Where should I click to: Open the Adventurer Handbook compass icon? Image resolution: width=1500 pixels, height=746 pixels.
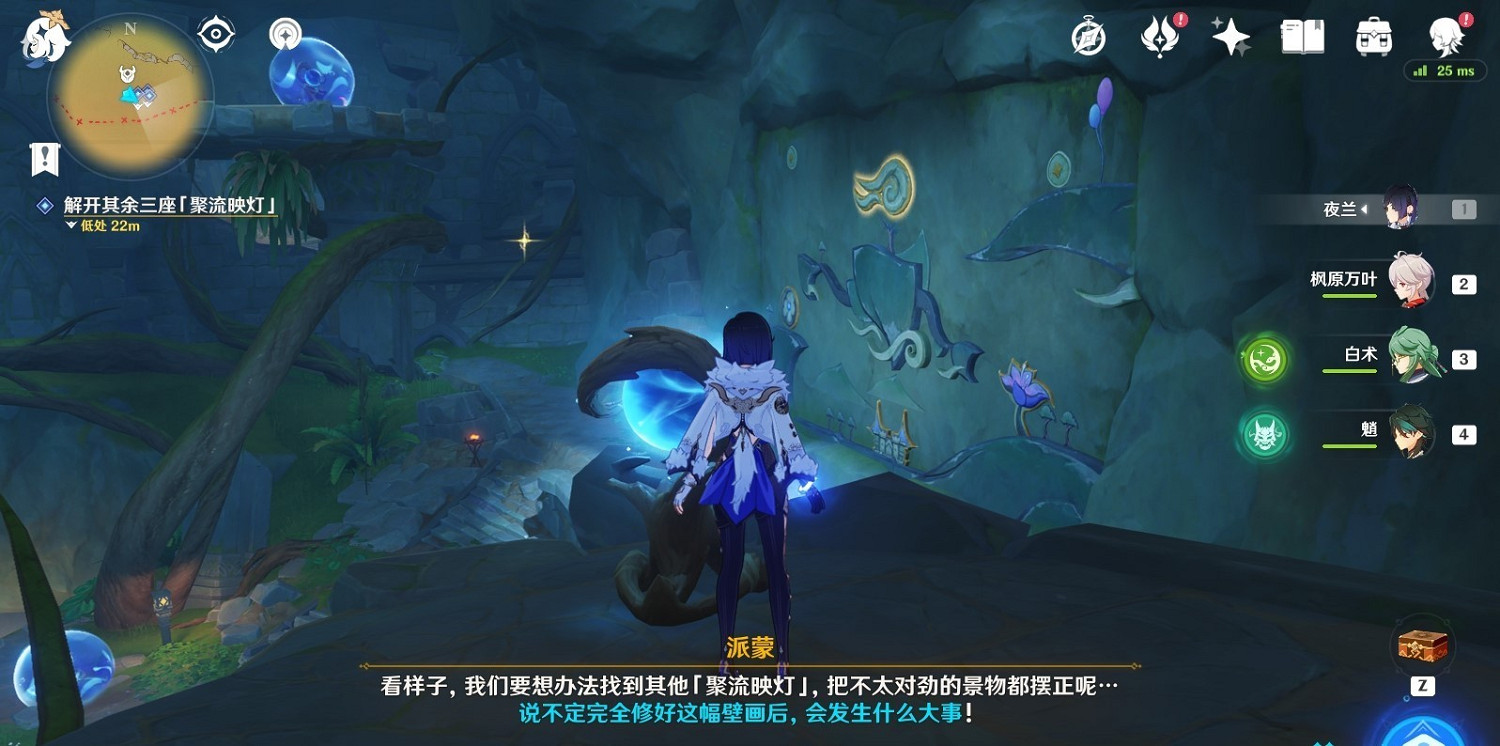pyautogui.click(x=1088, y=36)
